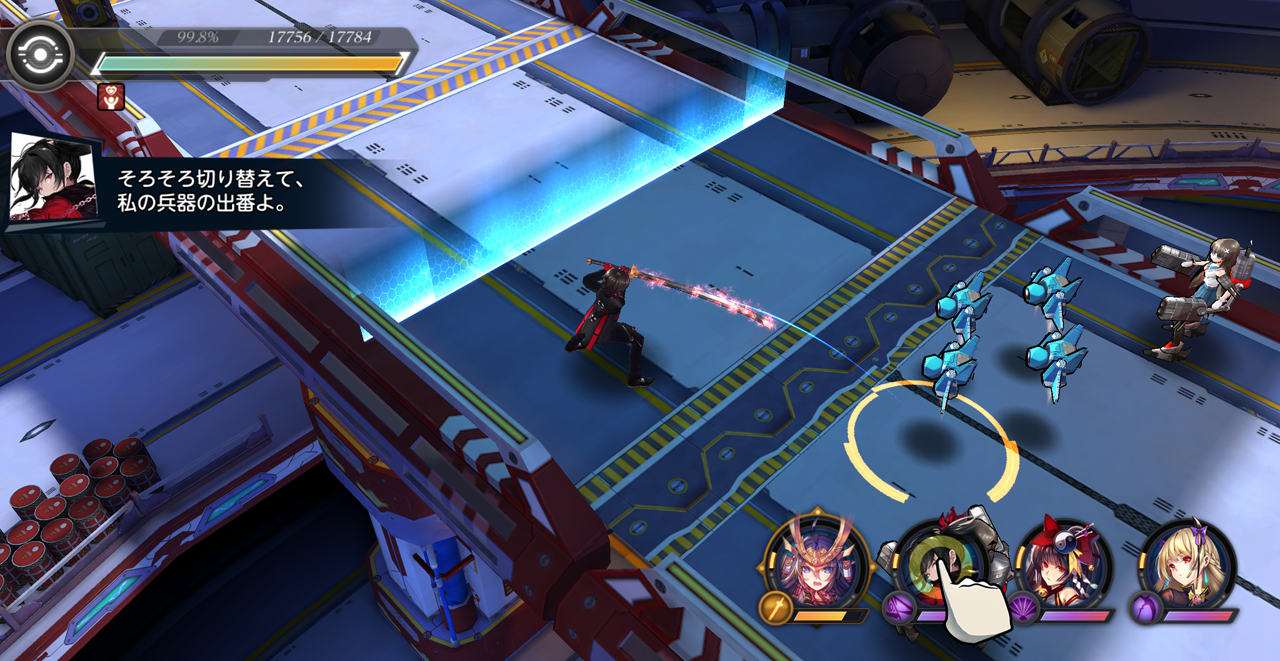Inspect the red heart buff status icon
Image resolution: width=1280 pixels, height=661 pixels.
(110, 96)
